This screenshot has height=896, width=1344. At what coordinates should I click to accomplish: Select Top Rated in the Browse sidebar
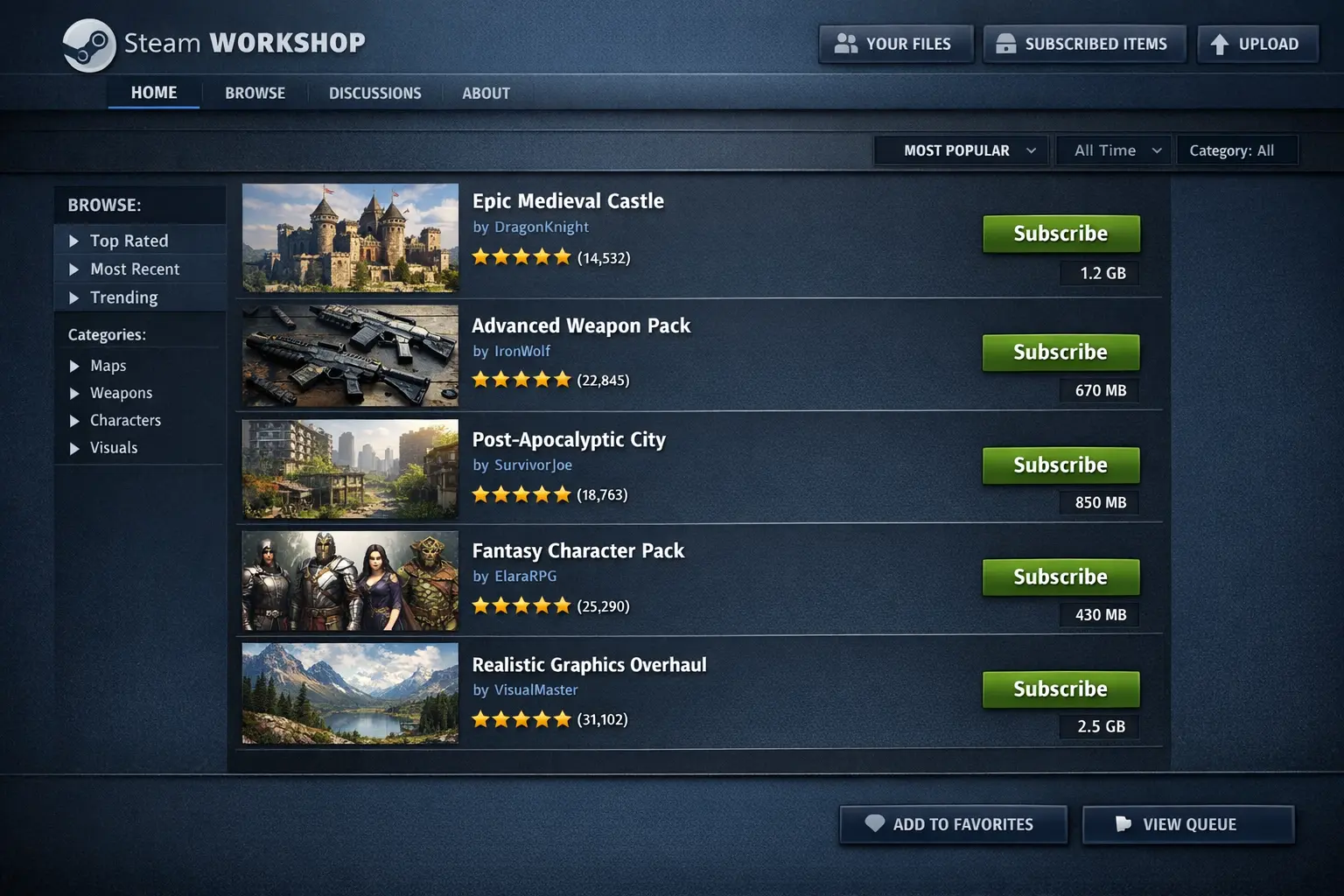coord(129,241)
